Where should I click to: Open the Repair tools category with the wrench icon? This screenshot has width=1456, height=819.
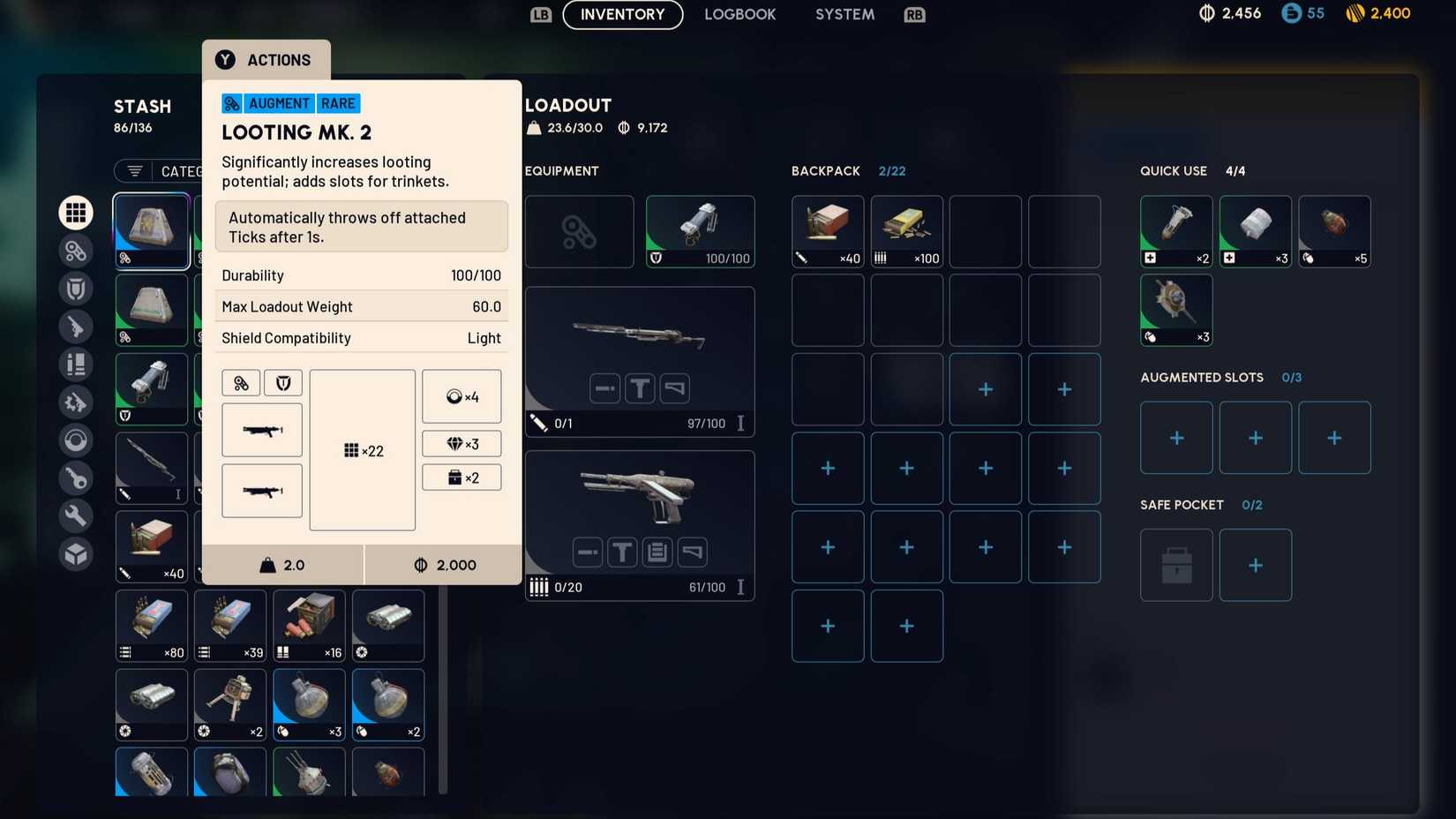(76, 515)
